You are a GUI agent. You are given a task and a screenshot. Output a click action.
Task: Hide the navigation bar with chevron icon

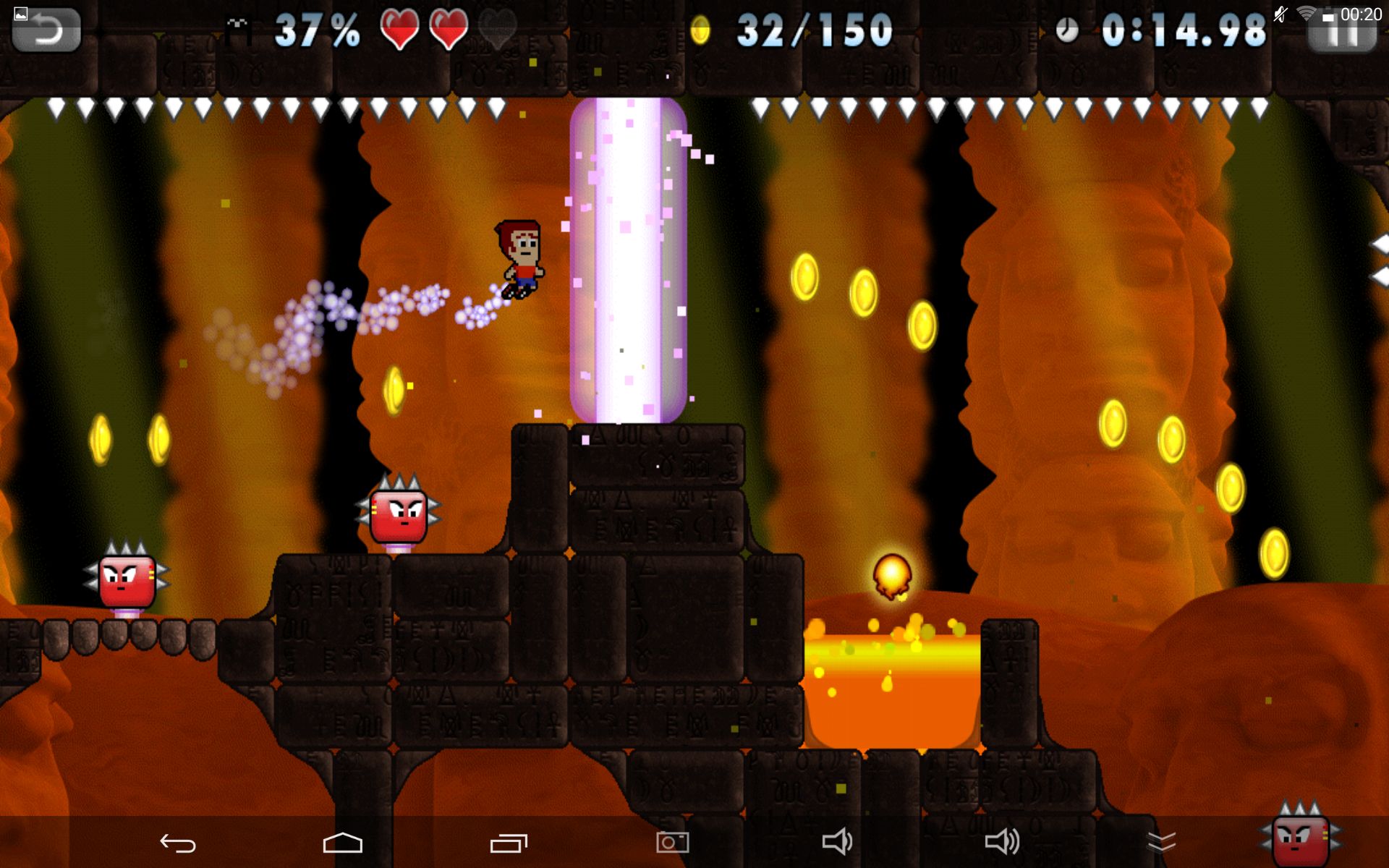[x=1162, y=843]
